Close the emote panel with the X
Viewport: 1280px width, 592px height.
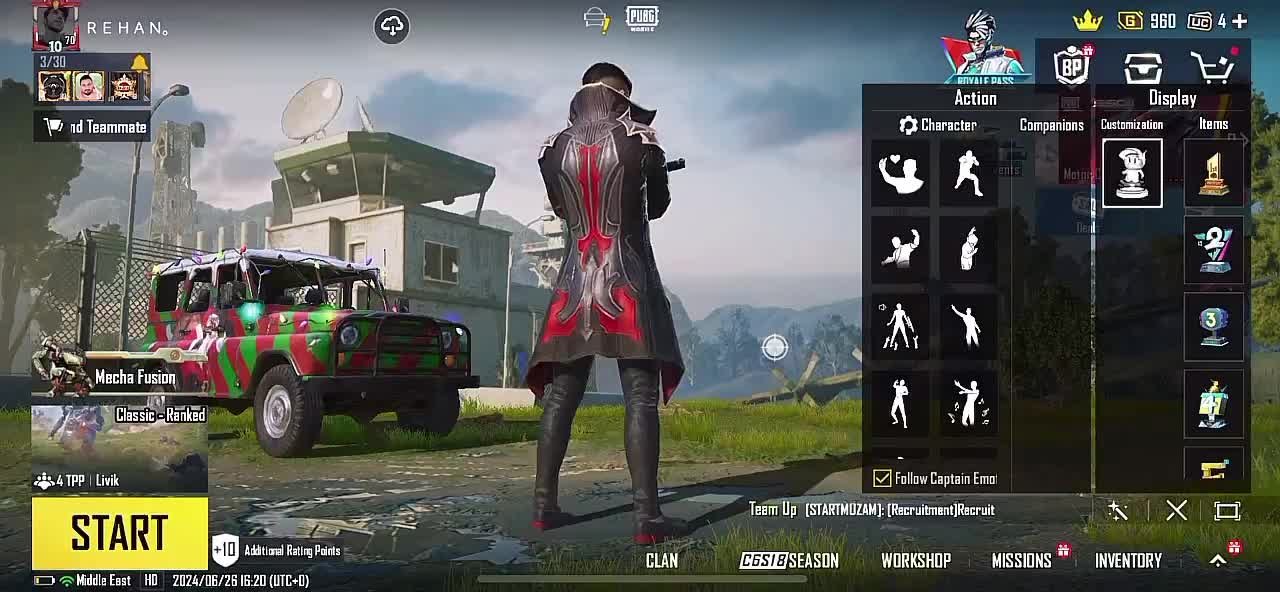pyautogui.click(x=1176, y=511)
